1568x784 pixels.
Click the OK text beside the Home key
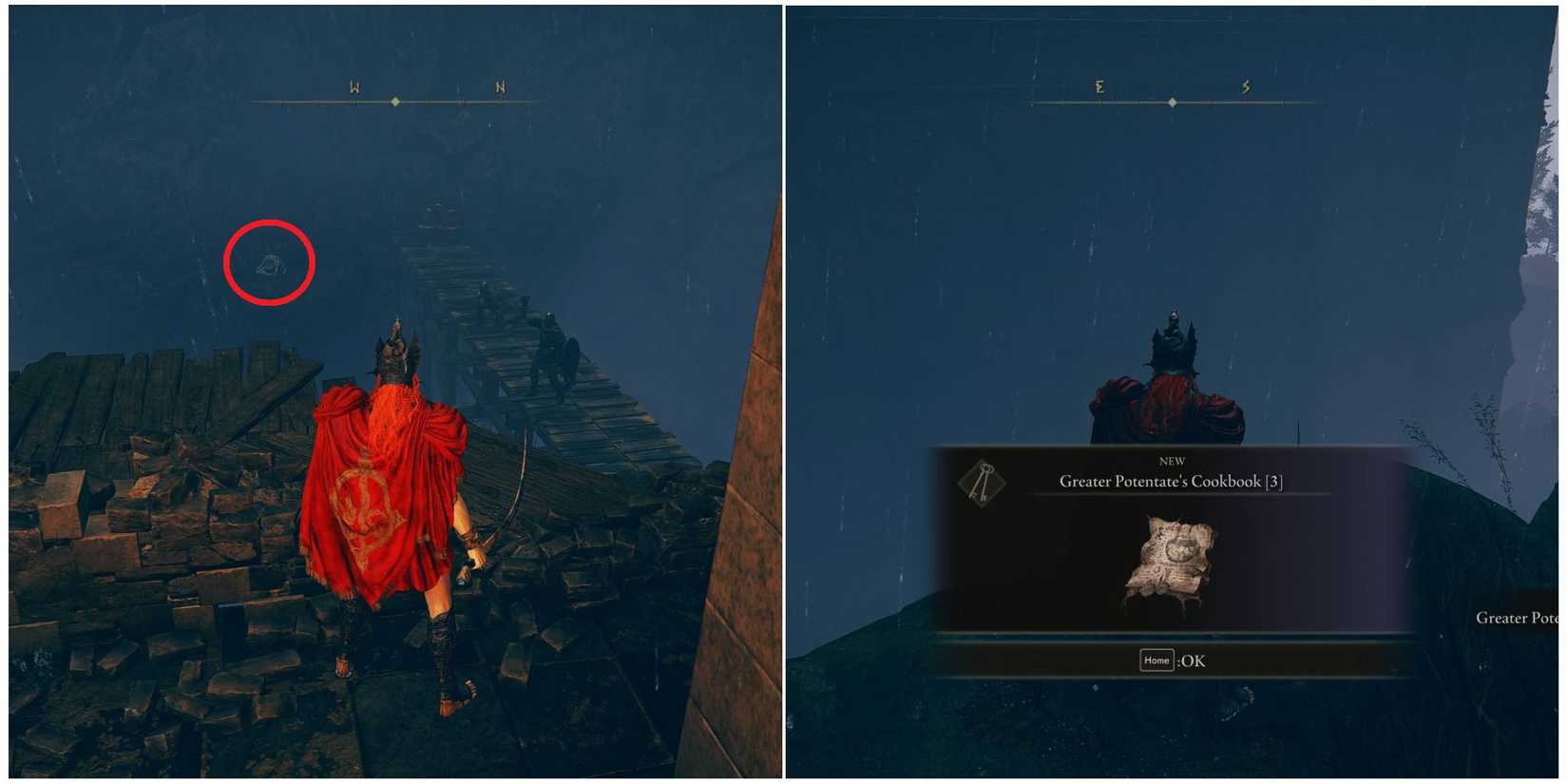(x=1191, y=660)
